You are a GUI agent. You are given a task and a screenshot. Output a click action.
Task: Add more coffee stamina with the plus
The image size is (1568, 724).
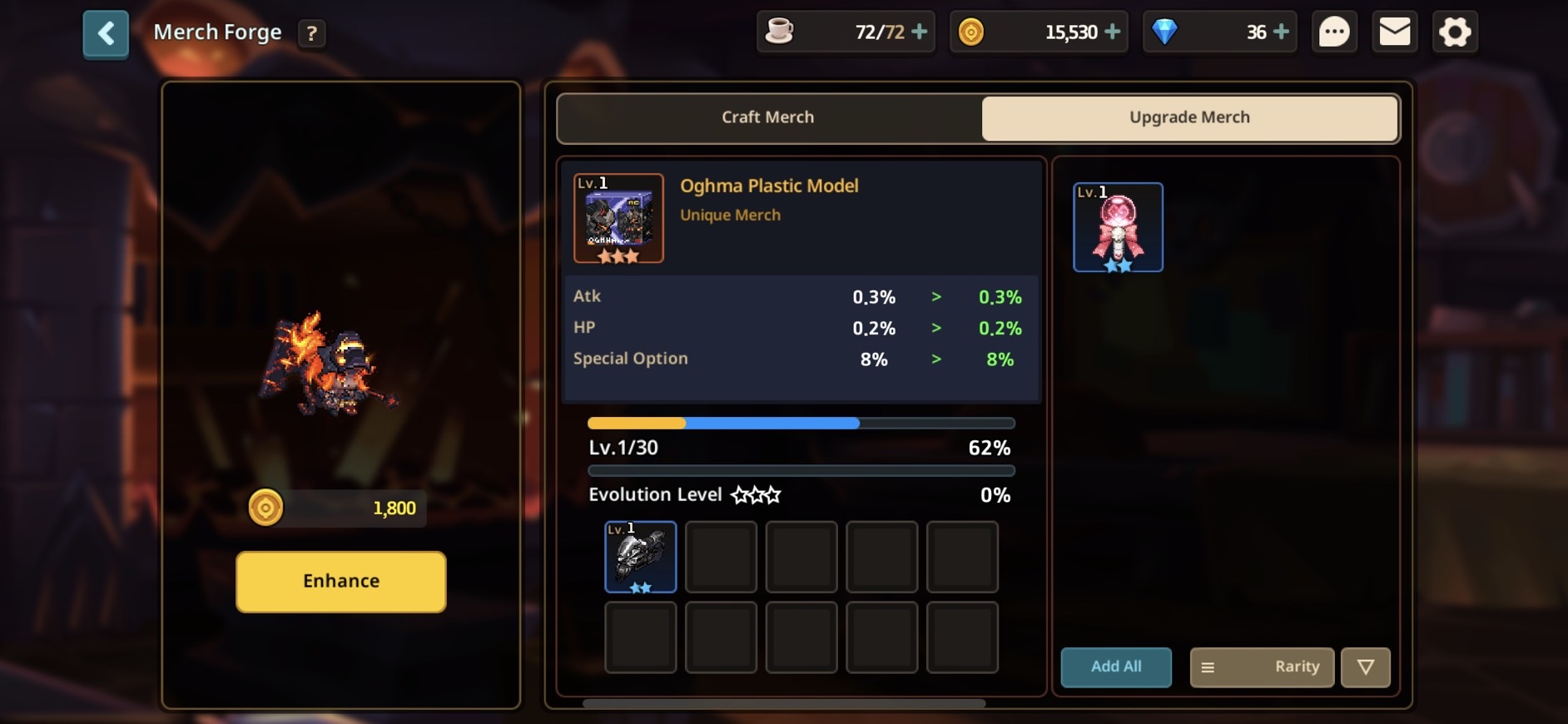(920, 32)
